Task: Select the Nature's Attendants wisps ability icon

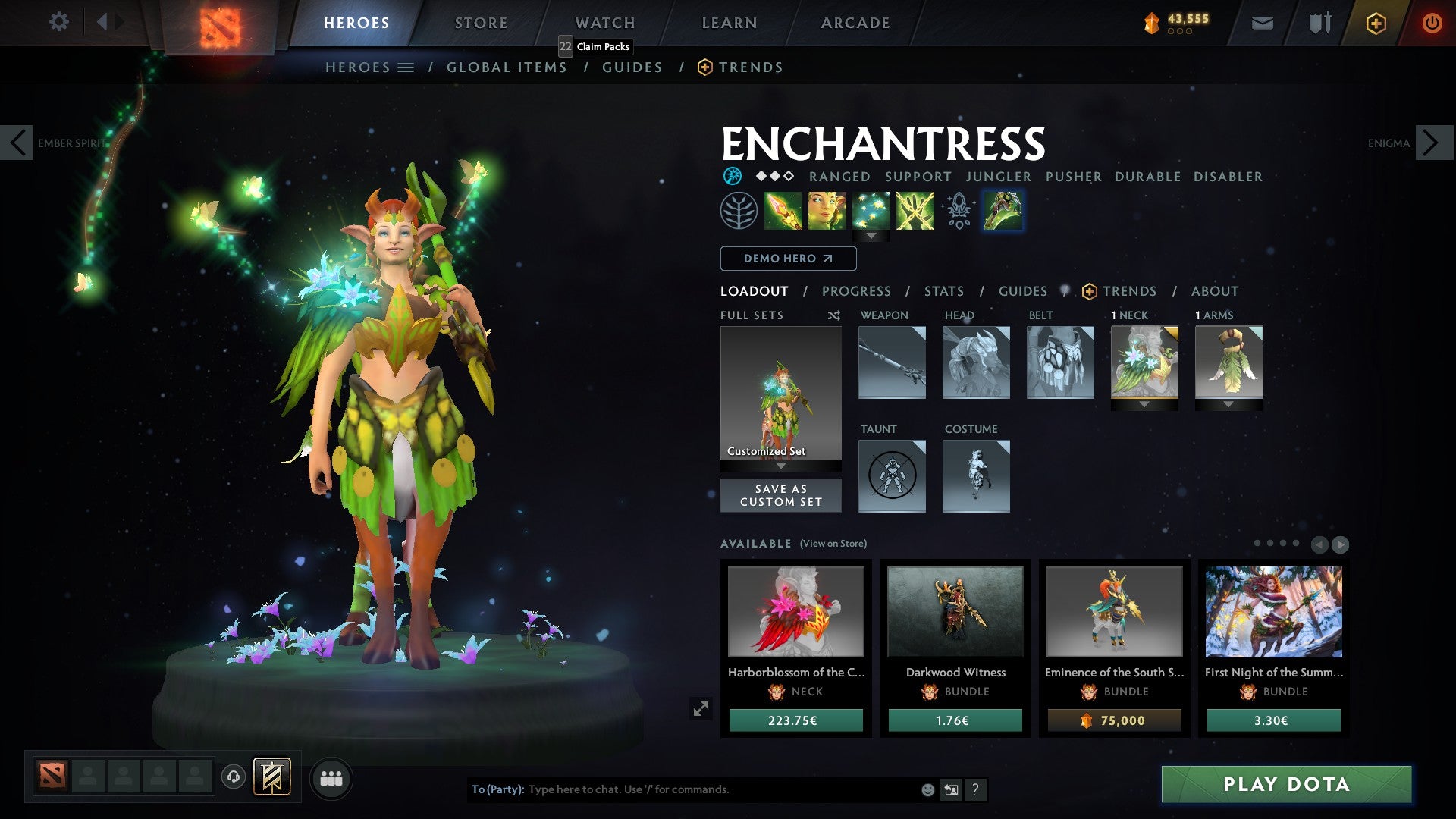Action: [872, 211]
